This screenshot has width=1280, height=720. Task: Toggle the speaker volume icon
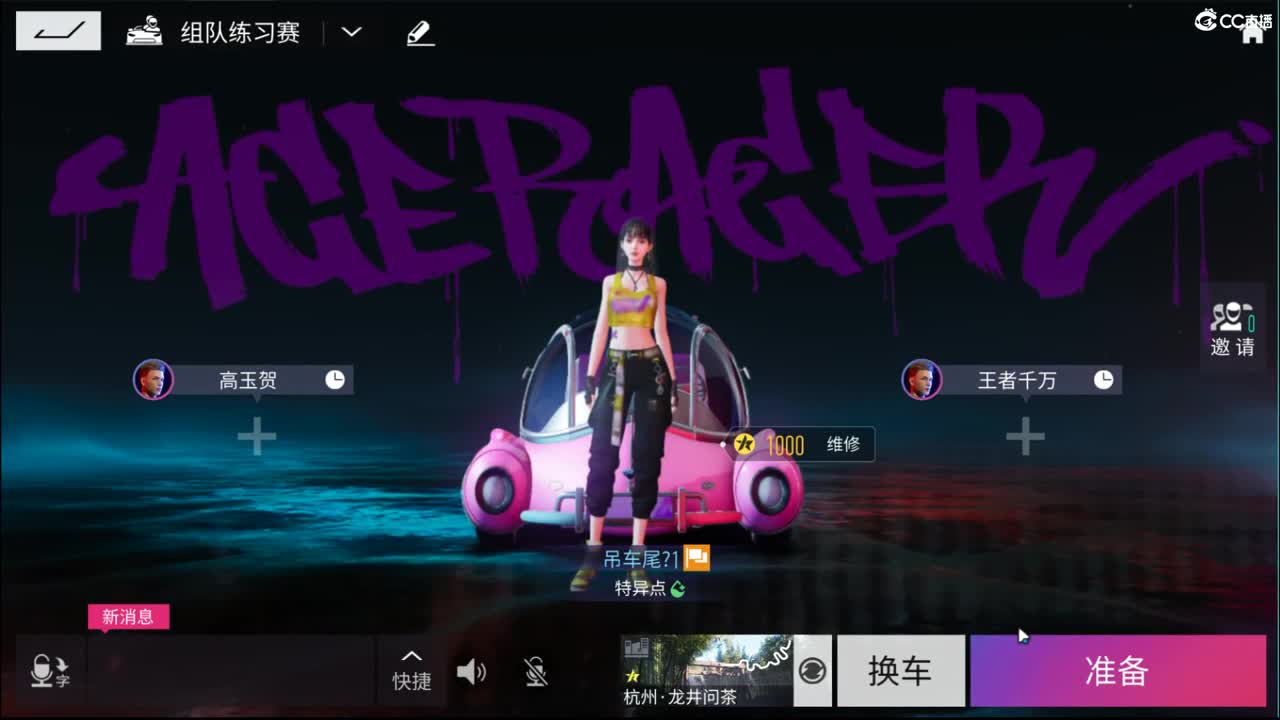pos(470,672)
